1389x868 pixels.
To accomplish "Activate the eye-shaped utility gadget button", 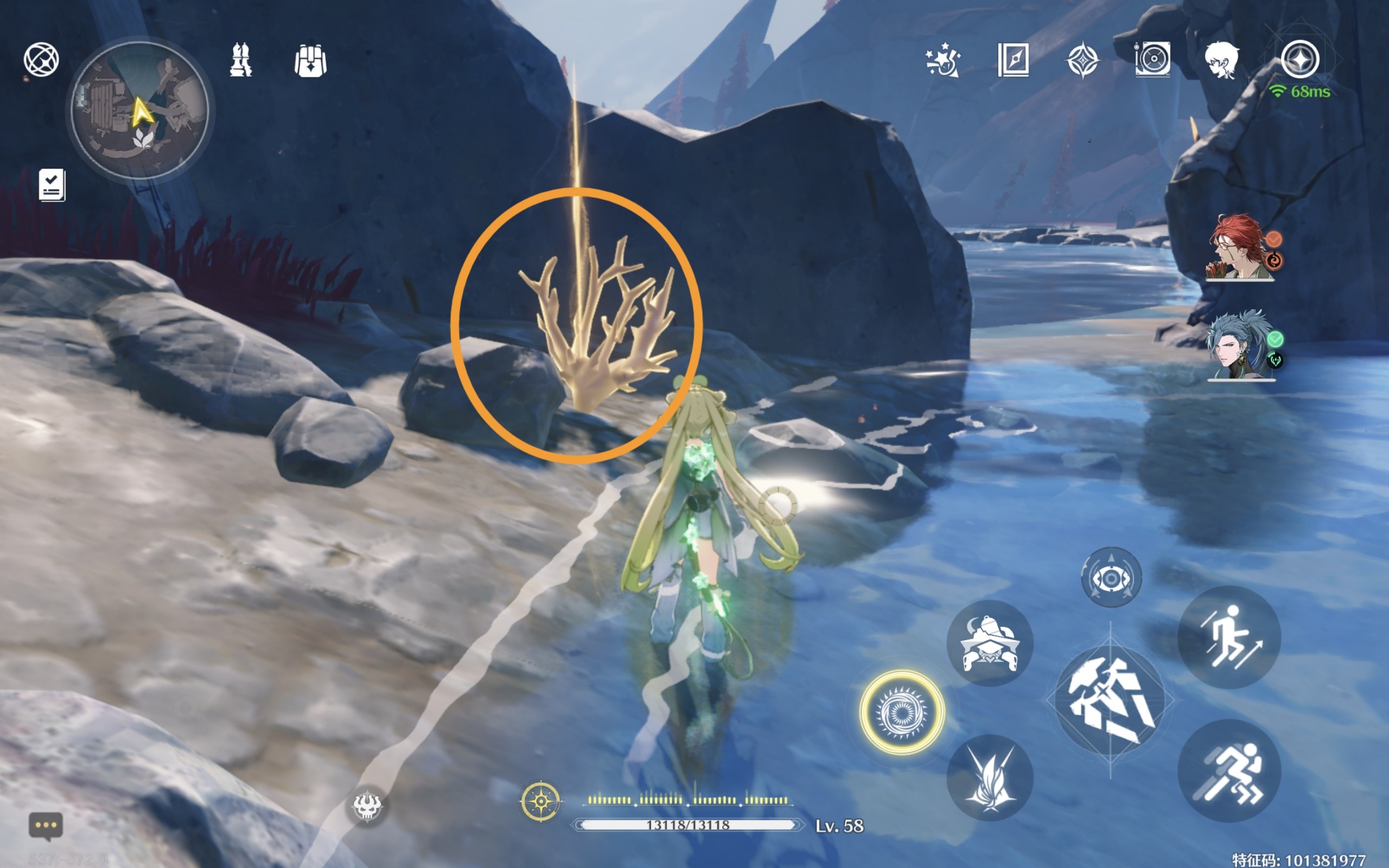I will pos(1111,578).
